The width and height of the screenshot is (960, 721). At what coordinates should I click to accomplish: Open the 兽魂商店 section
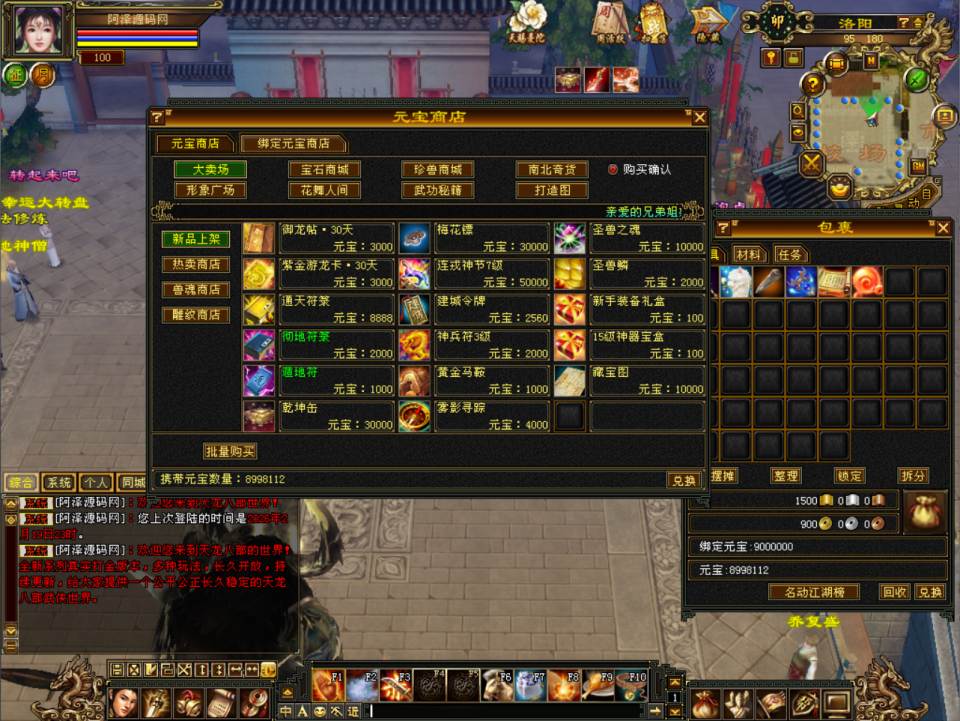[196, 290]
